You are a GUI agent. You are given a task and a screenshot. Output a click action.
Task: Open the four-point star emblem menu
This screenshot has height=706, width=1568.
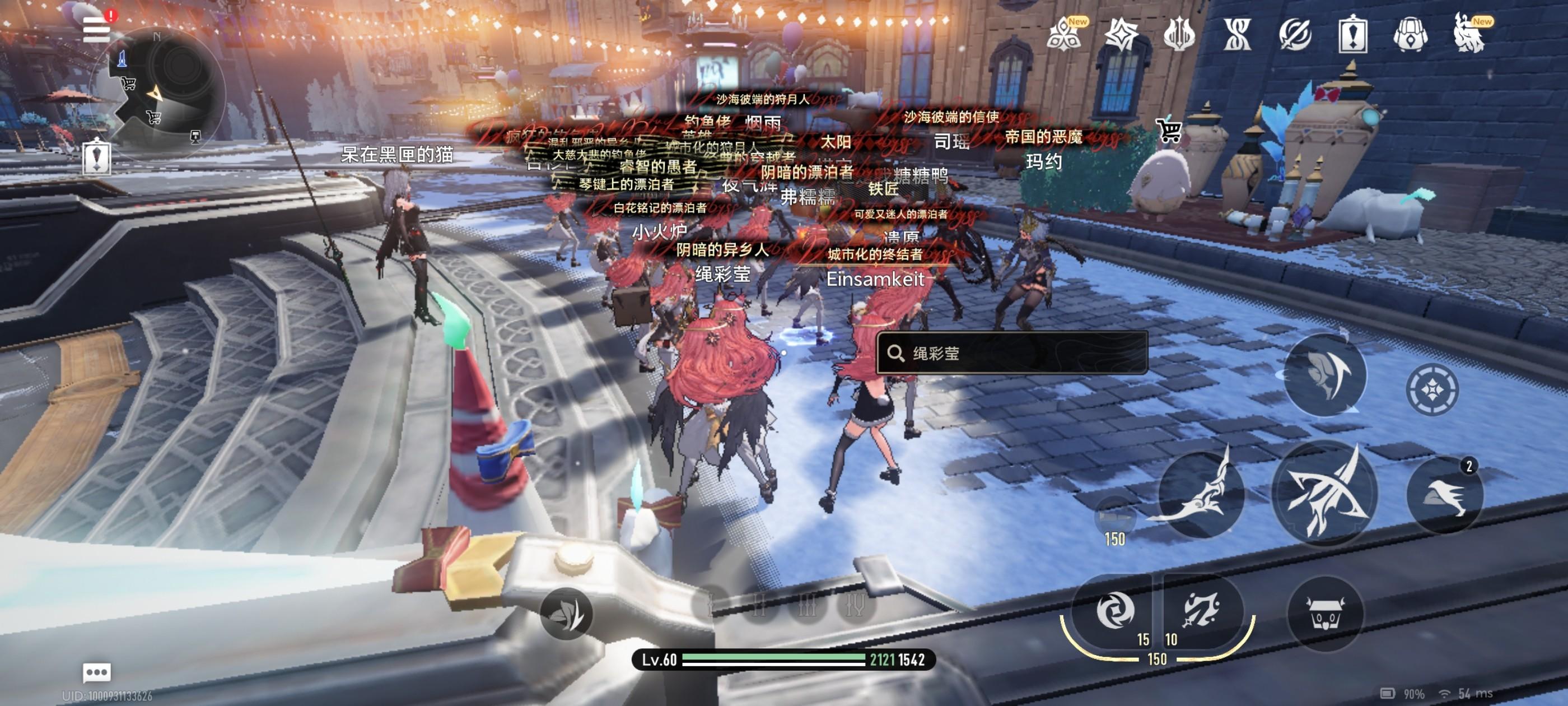click(1121, 34)
